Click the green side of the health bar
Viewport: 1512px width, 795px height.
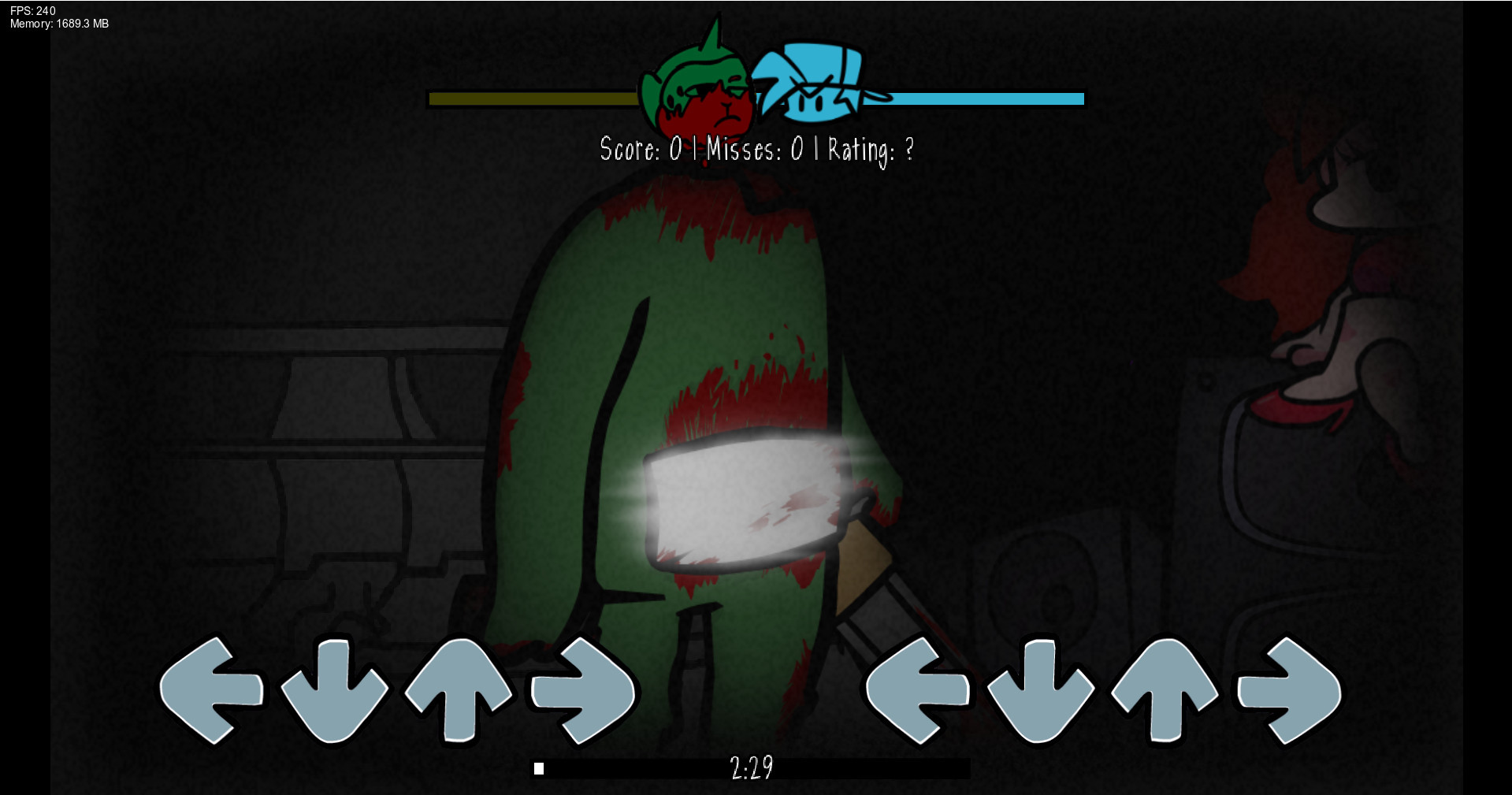pyautogui.click(x=552, y=99)
